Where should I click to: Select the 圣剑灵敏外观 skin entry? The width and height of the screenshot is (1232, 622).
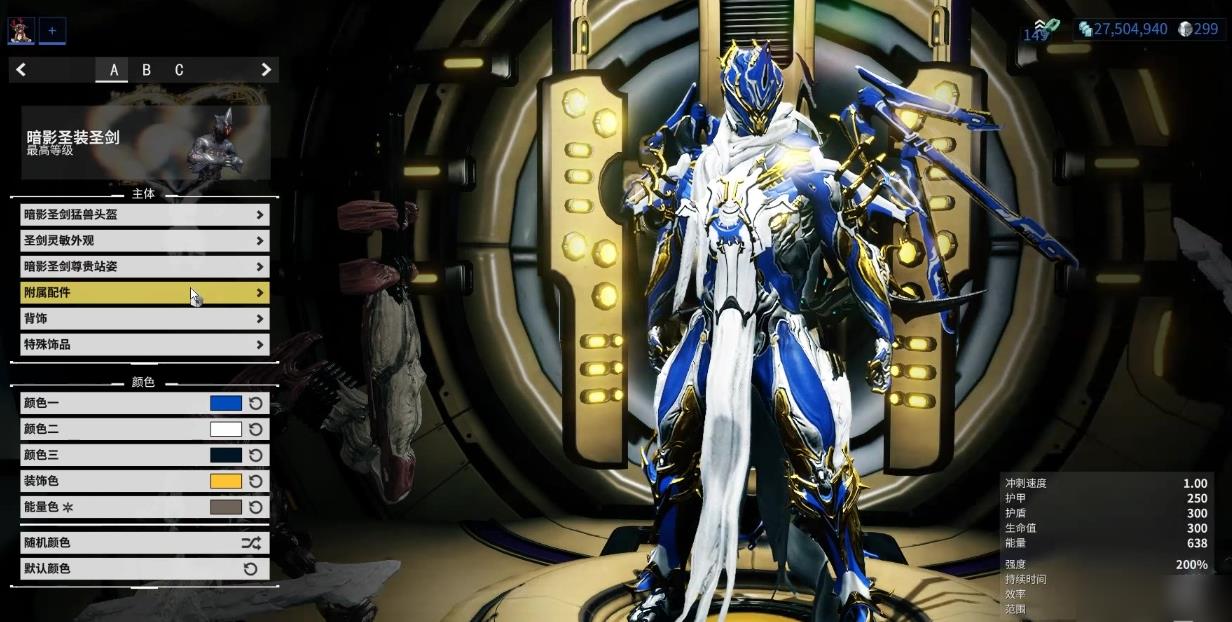tap(144, 240)
